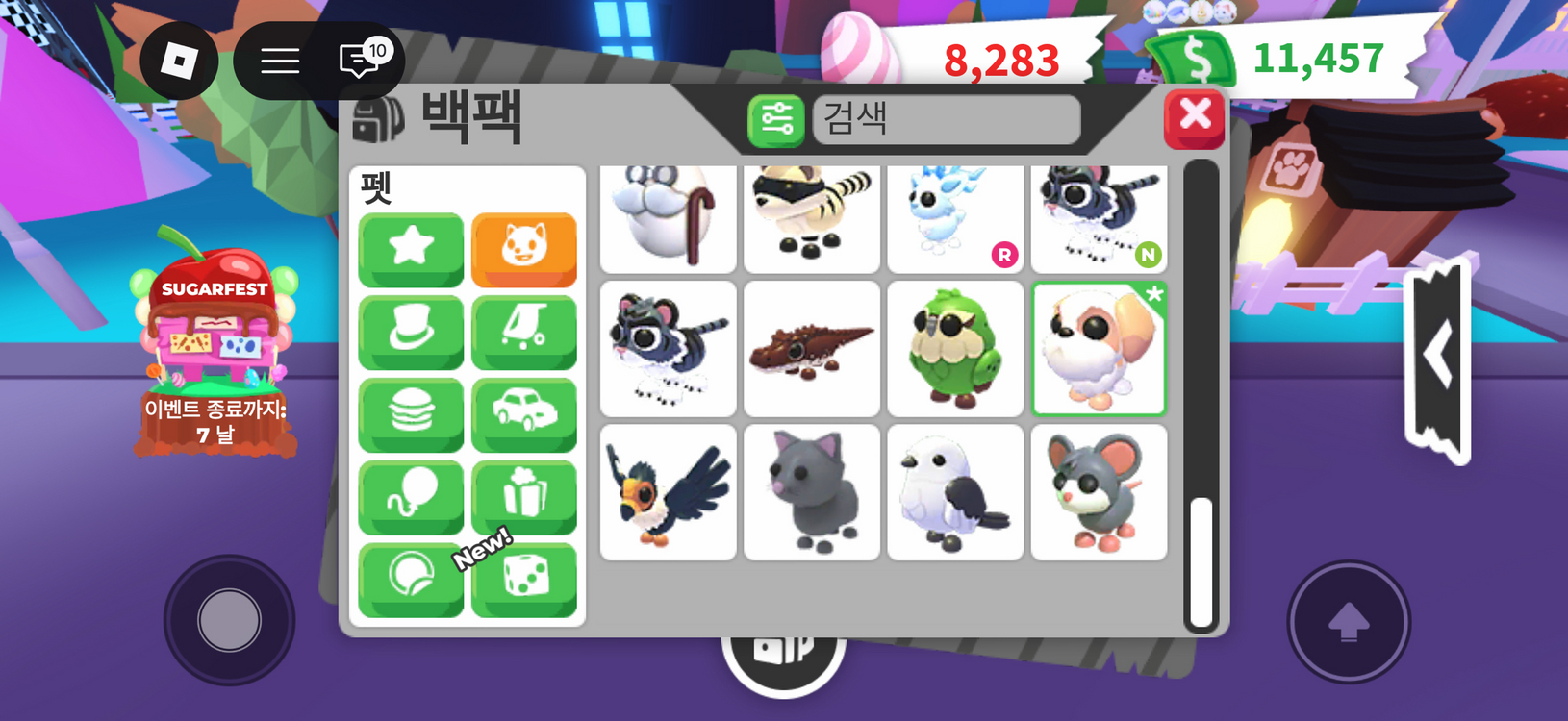Toggle the star favorites filter

[410, 250]
